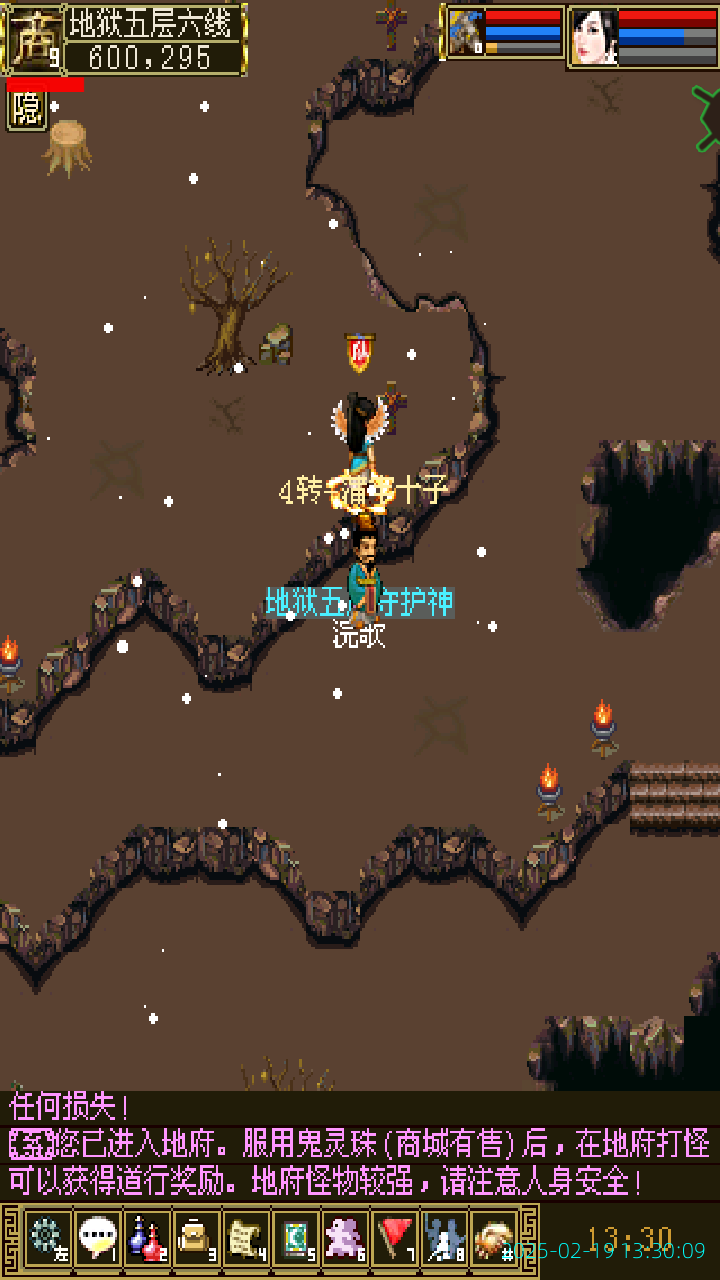Select the red flag icon
Image resolution: width=720 pixels, height=1280 pixels.
pyautogui.click(x=396, y=1237)
